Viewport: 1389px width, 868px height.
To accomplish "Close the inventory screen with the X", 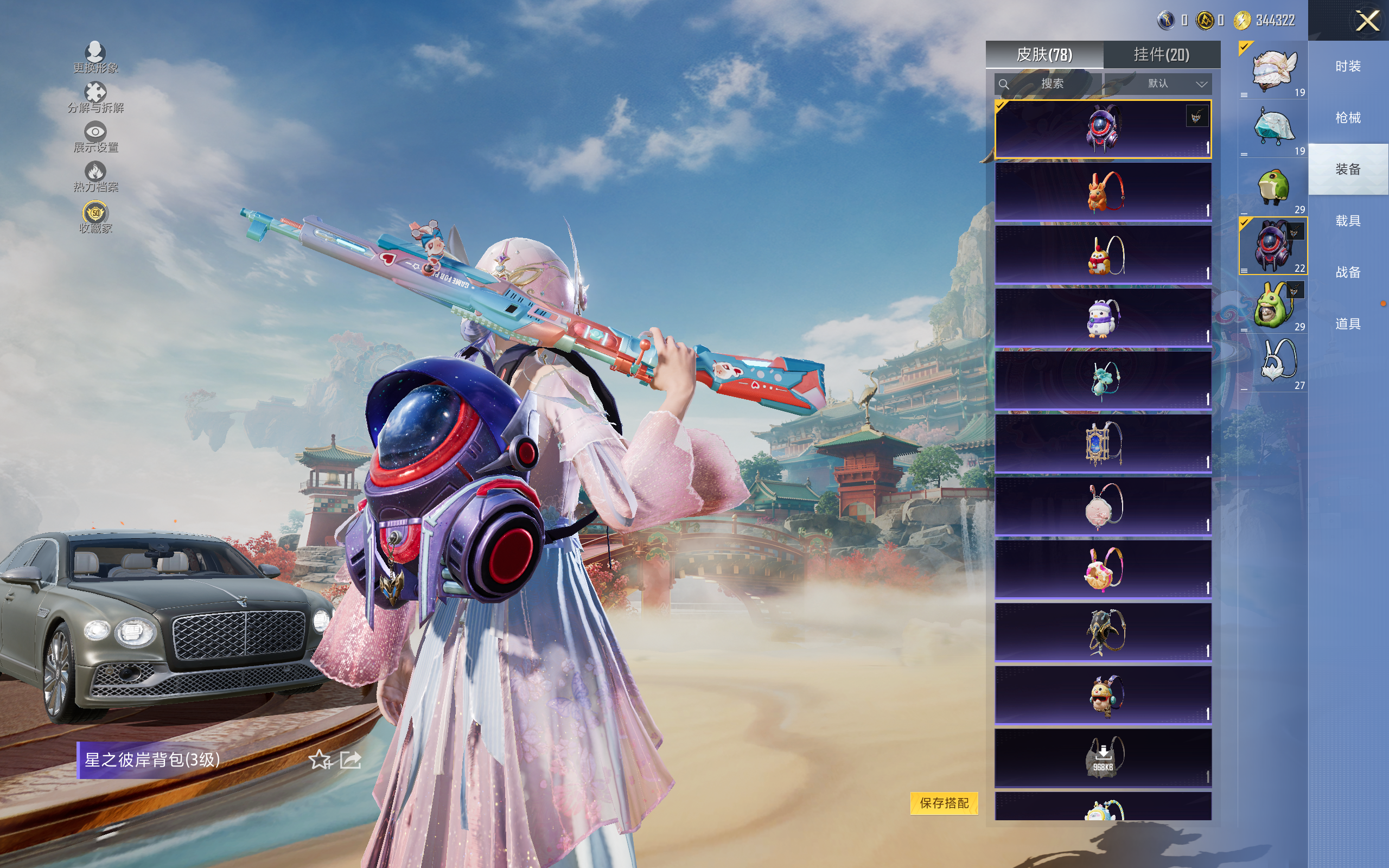I will 1367,21.
